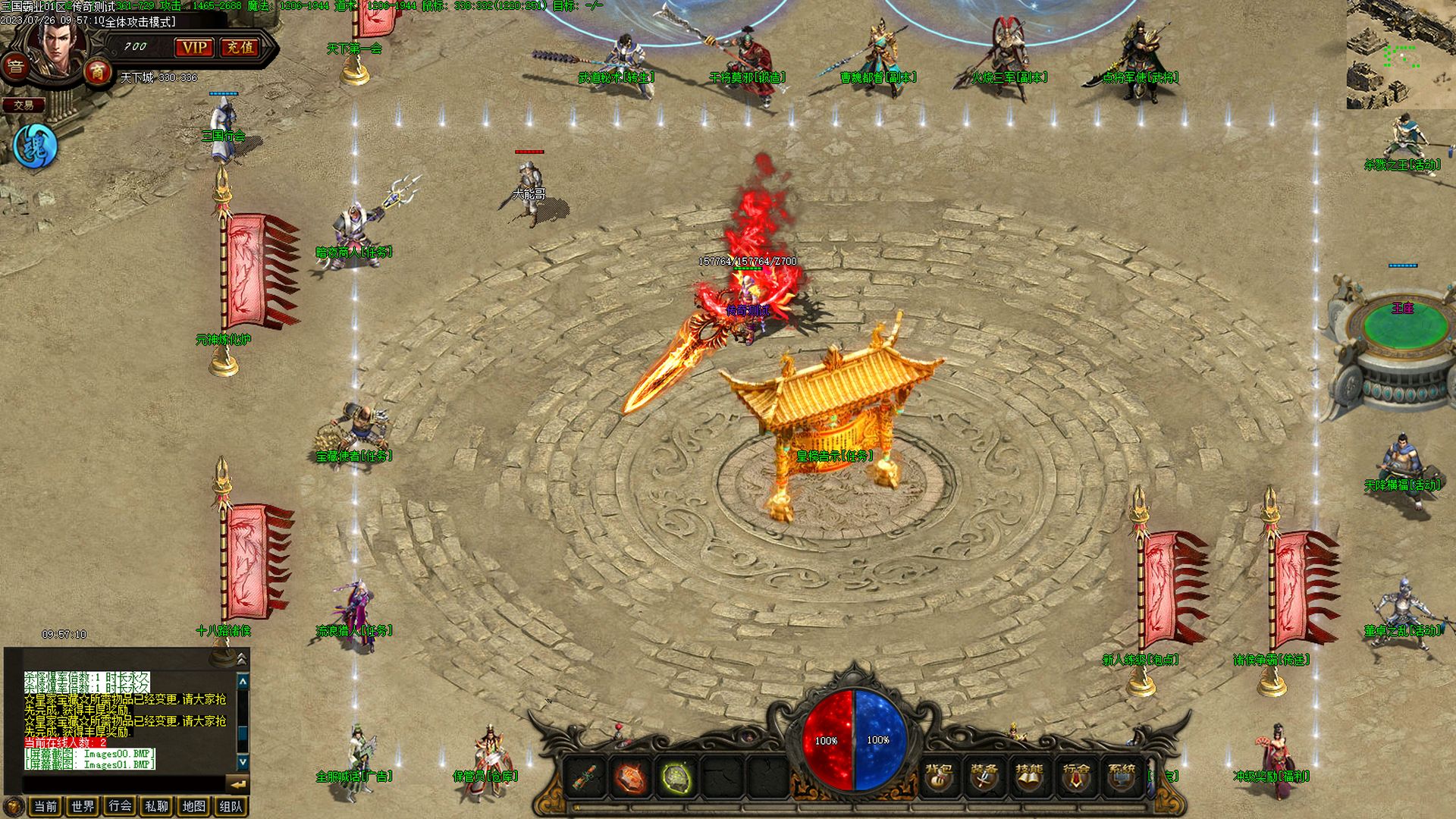This screenshot has width=1456, height=819.
Task: Toggle sound with the 音 button
Action: [x=16, y=67]
